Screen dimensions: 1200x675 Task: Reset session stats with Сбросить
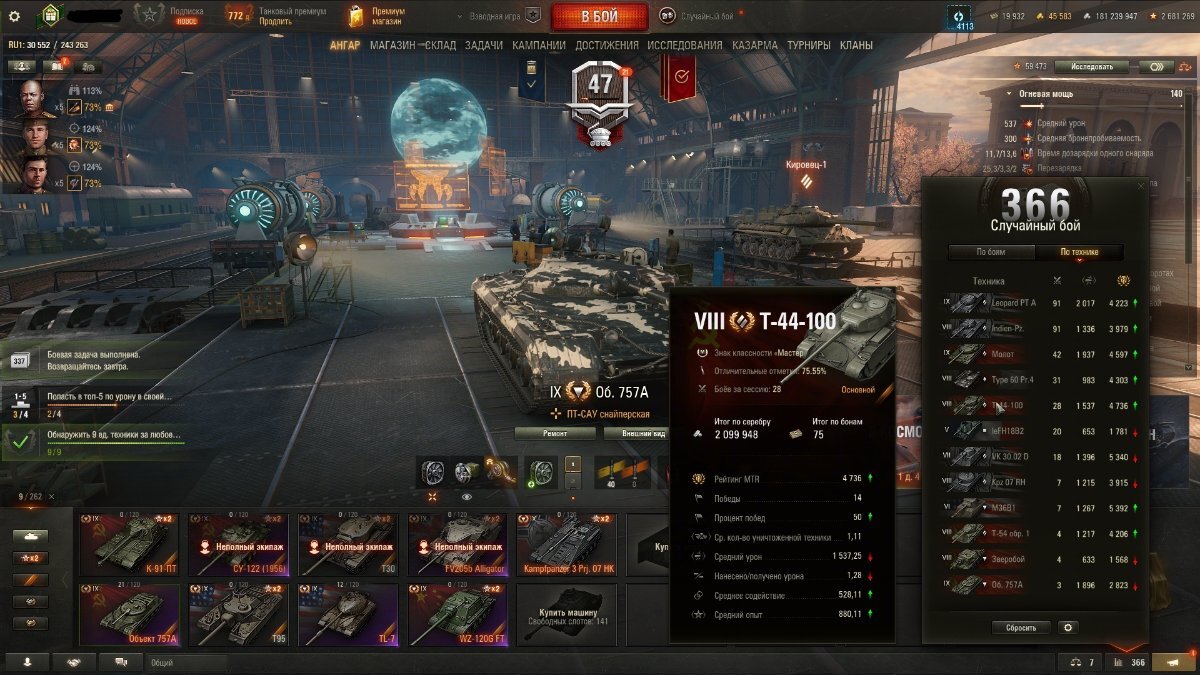click(x=1021, y=627)
